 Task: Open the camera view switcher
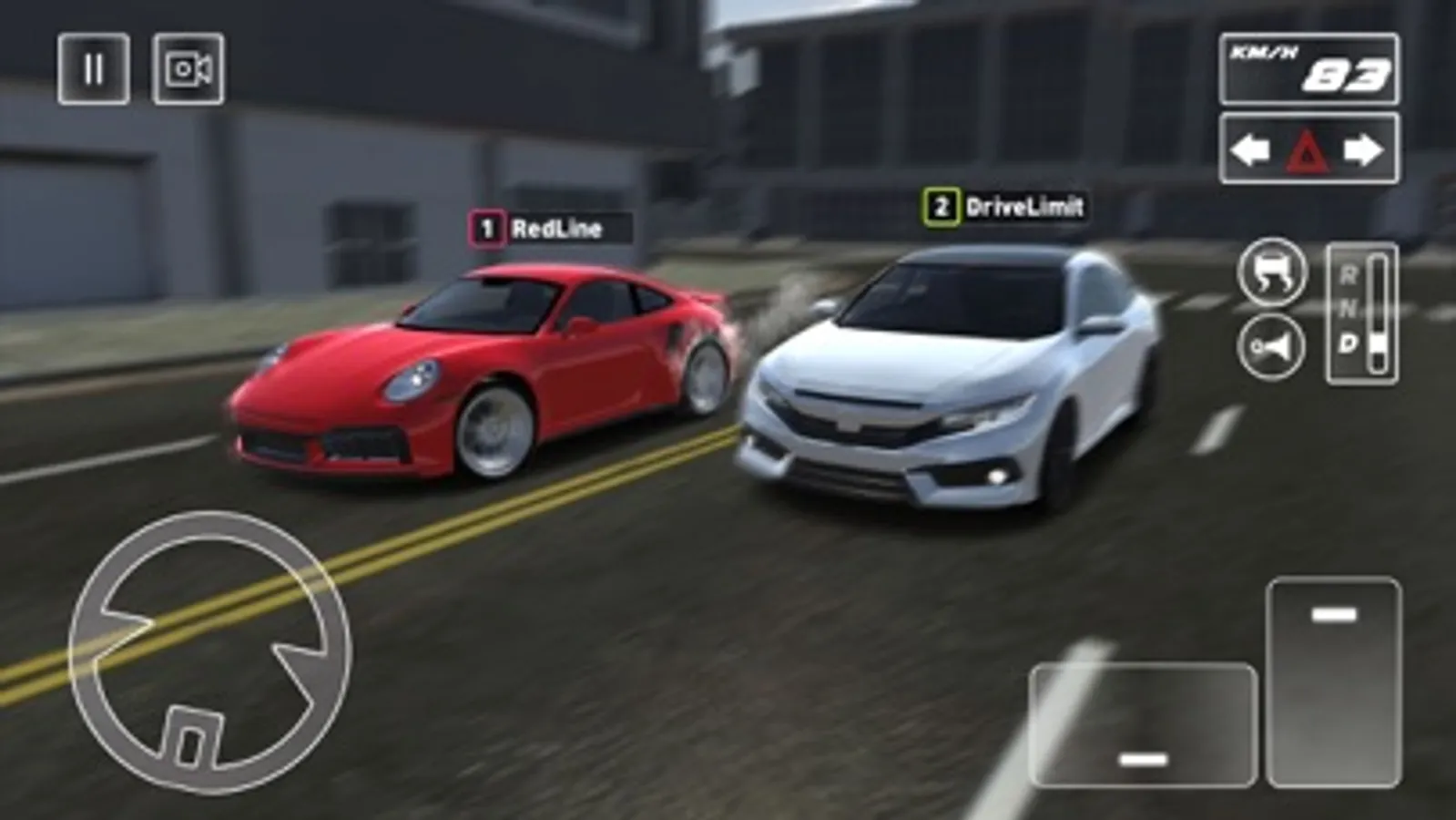click(188, 69)
